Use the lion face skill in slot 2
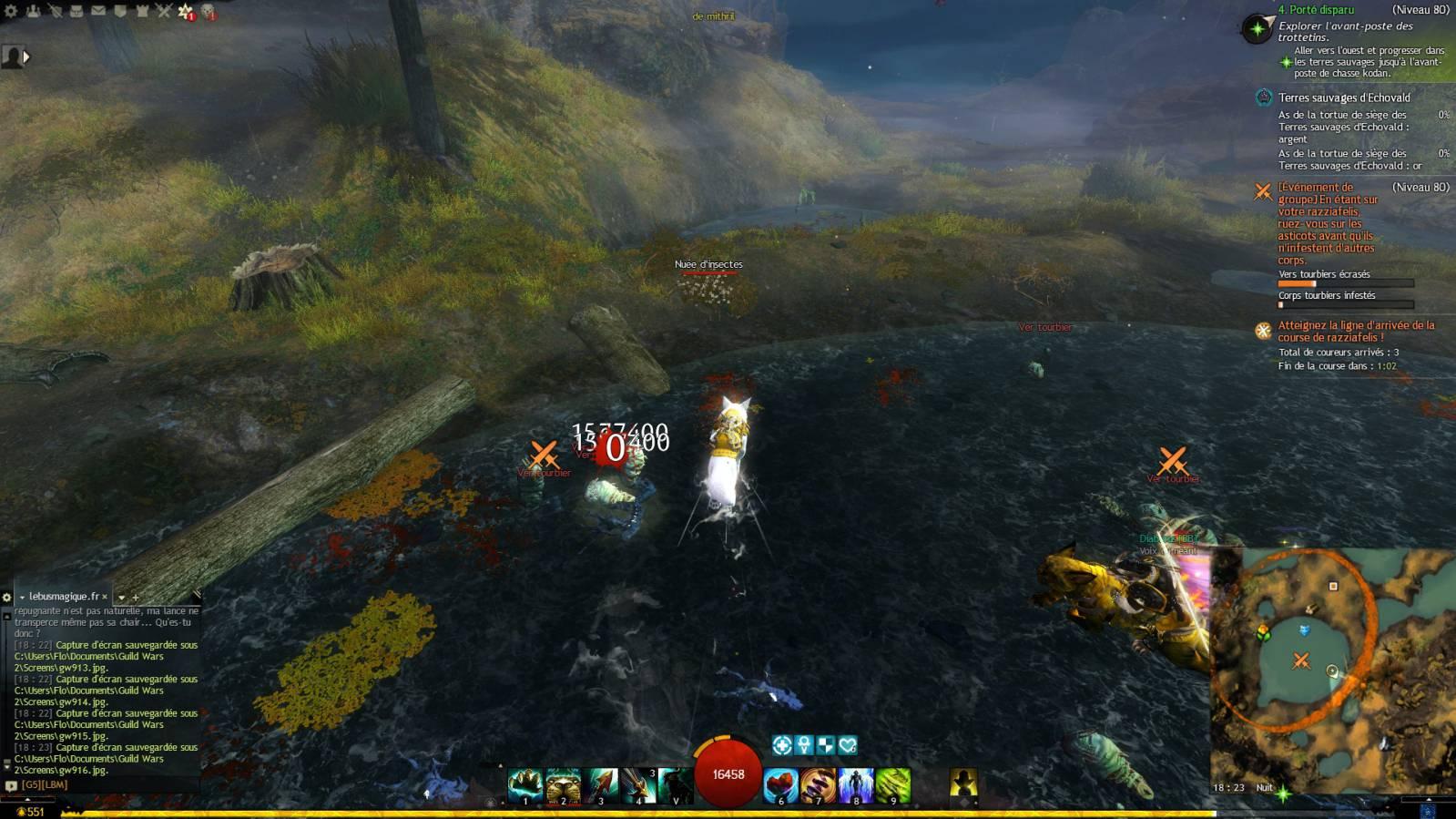This screenshot has width=1456, height=819. tap(563, 784)
